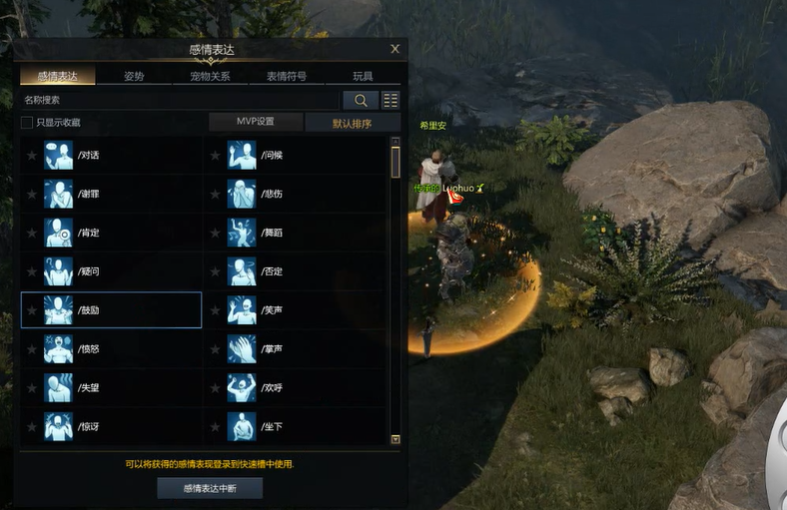Screen dimensions: 787x510
Task: Tick the 只显示收藏 checkbox
Action: click(27, 123)
